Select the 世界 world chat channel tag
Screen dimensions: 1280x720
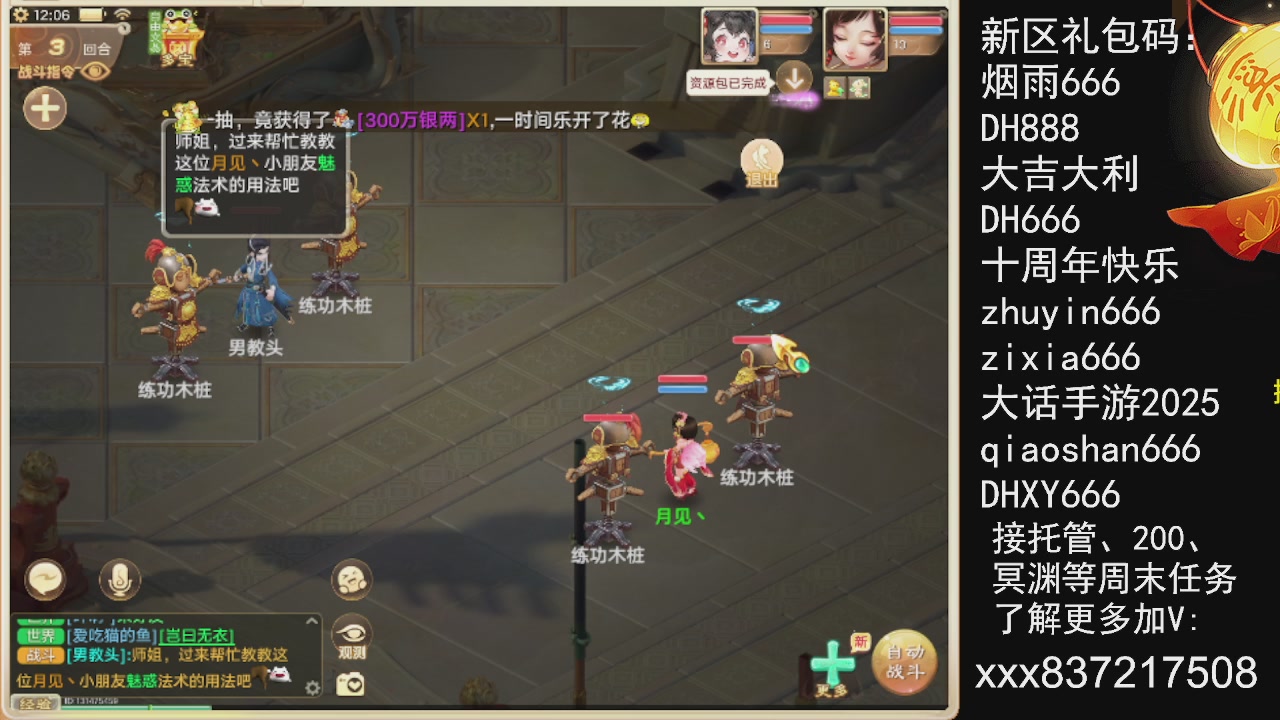click(x=41, y=634)
